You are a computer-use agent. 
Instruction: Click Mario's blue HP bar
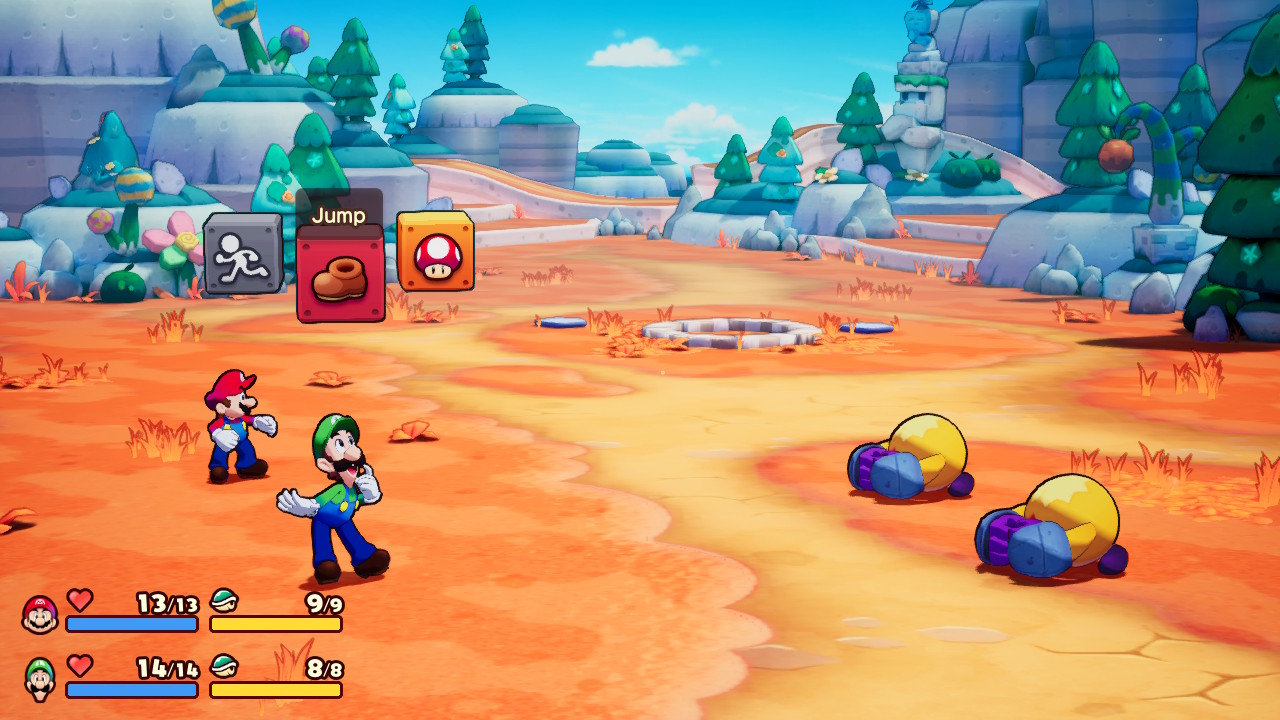tap(130, 625)
